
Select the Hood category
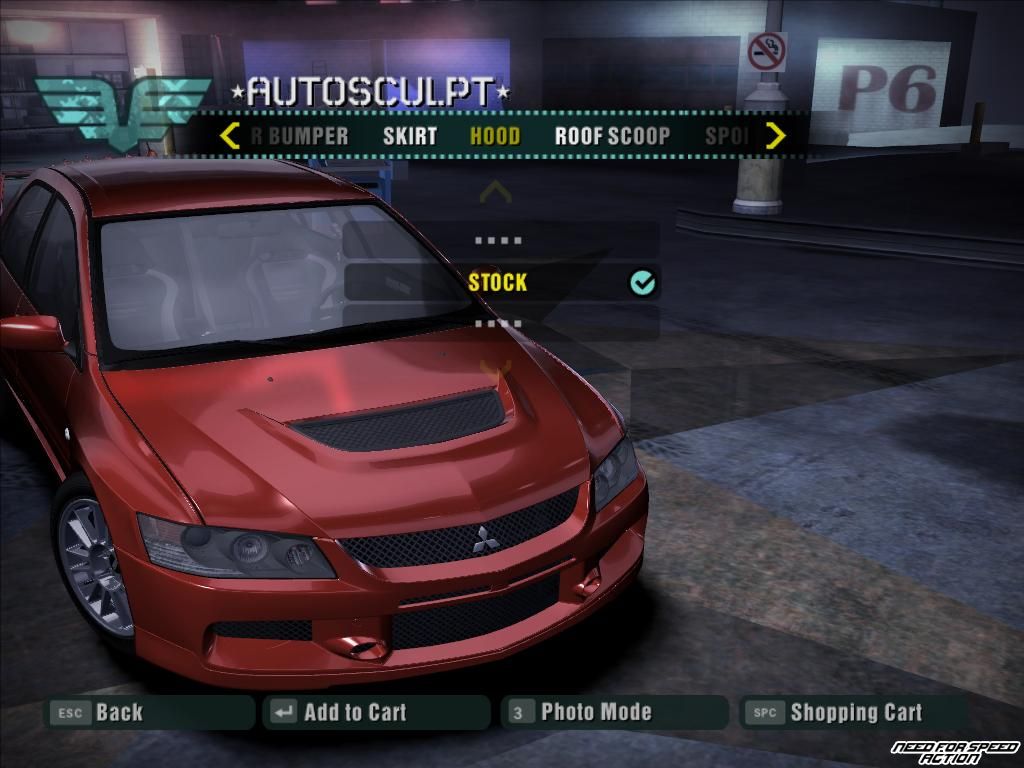tap(495, 137)
